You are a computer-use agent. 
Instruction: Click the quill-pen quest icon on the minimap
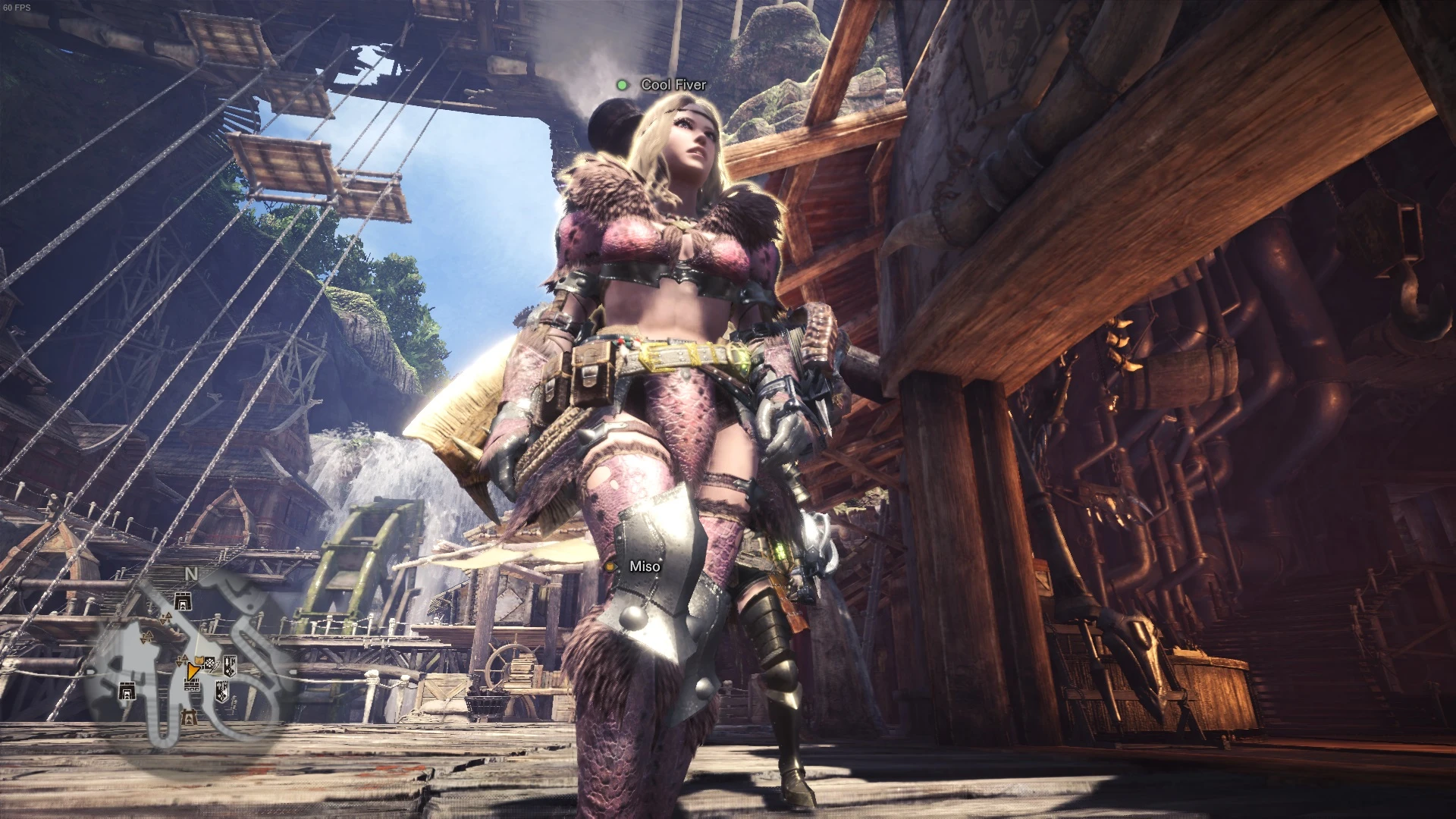(214, 668)
